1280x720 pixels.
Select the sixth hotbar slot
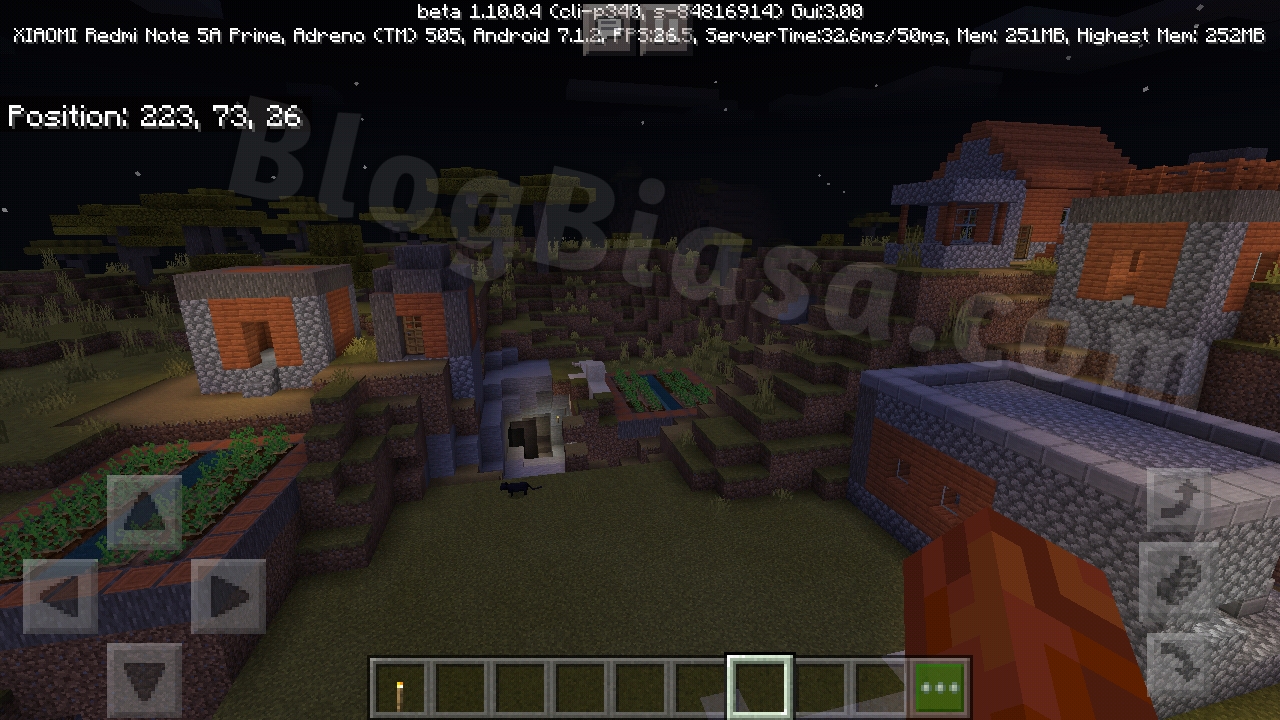[x=700, y=683]
